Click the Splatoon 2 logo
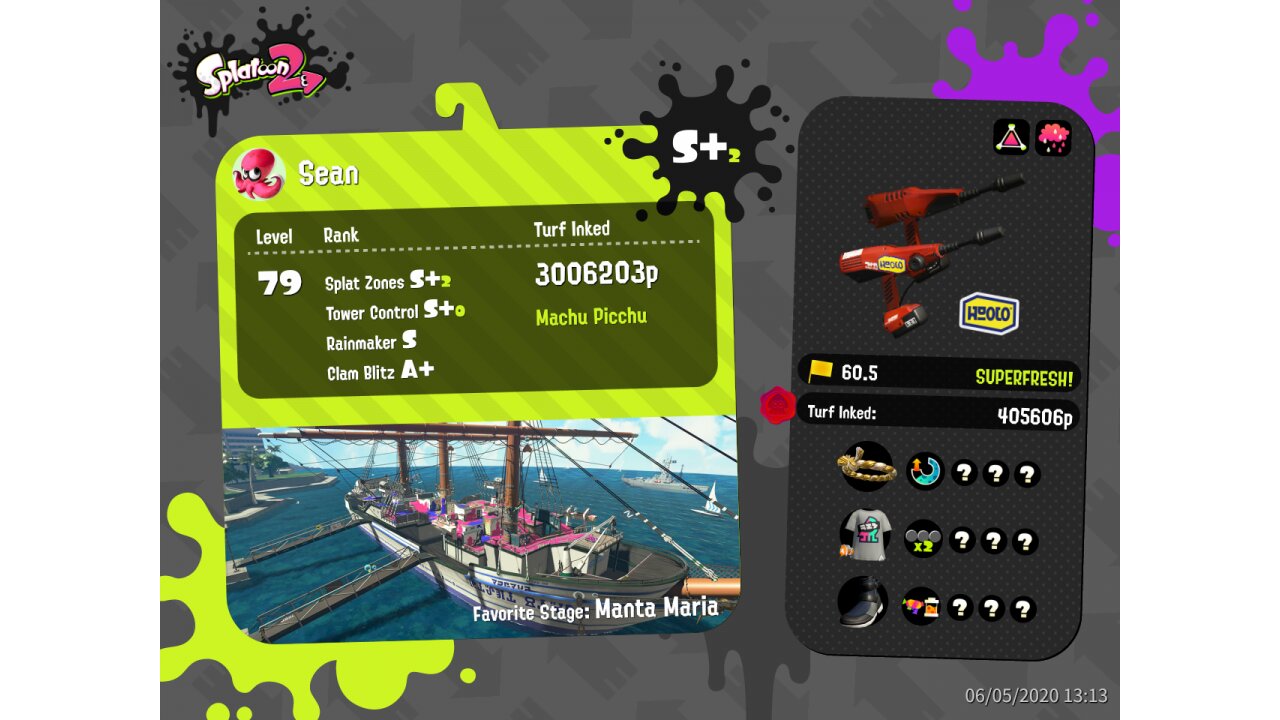1280x720 pixels. click(x=260, y=72)
